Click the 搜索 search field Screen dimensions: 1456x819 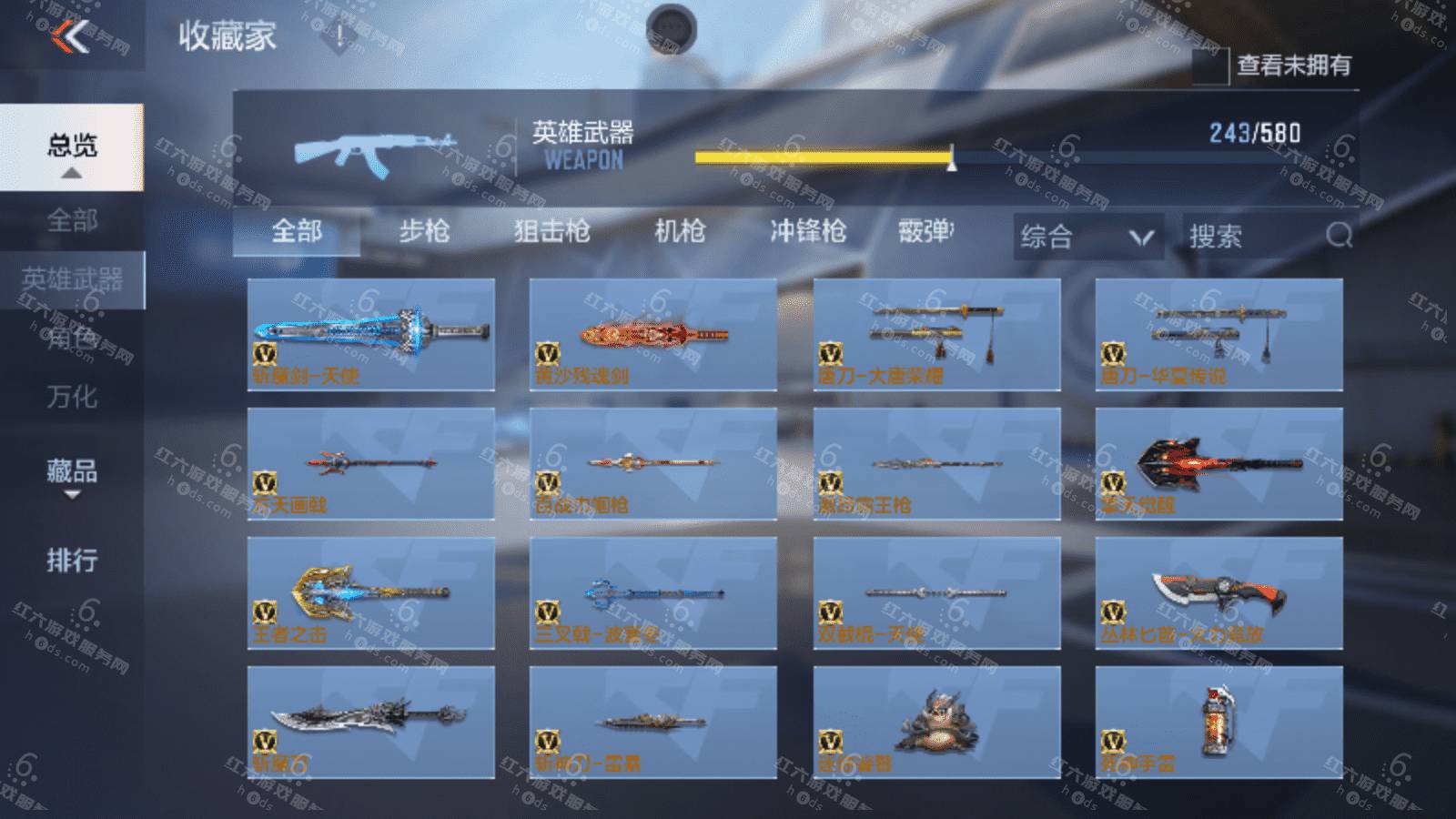(x=1256, y=238)
